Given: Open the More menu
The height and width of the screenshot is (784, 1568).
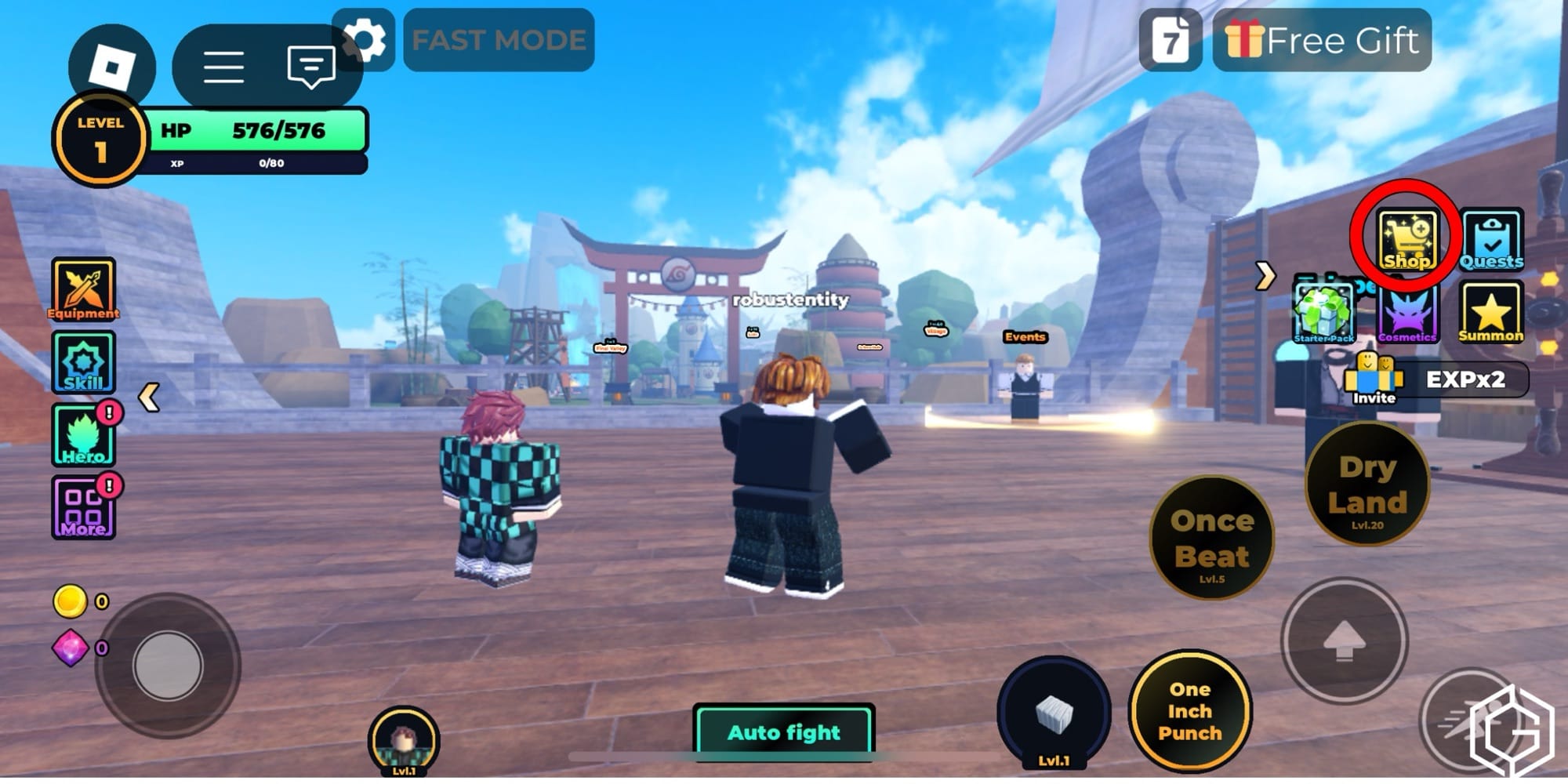Looking at the screenshot, I should 83,508.
